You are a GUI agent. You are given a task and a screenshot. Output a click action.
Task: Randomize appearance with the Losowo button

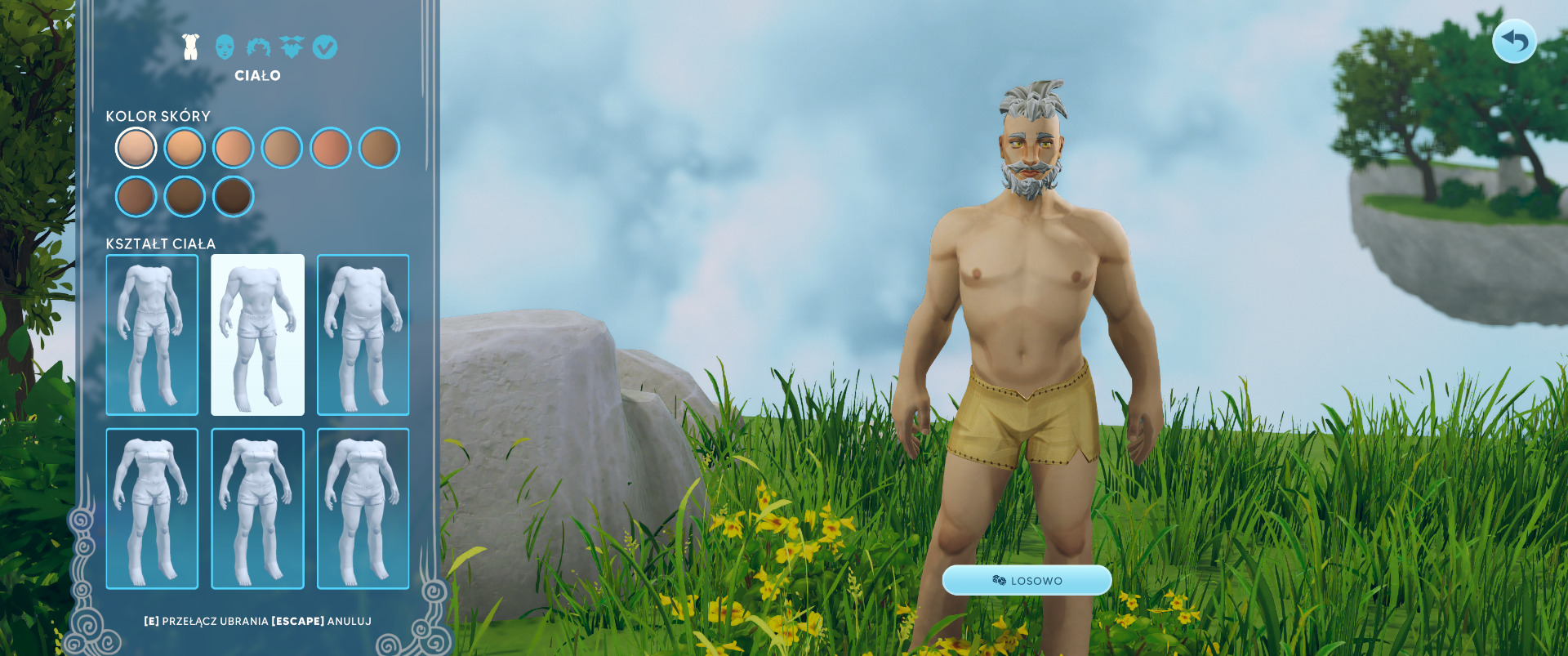pos(1027,580)
